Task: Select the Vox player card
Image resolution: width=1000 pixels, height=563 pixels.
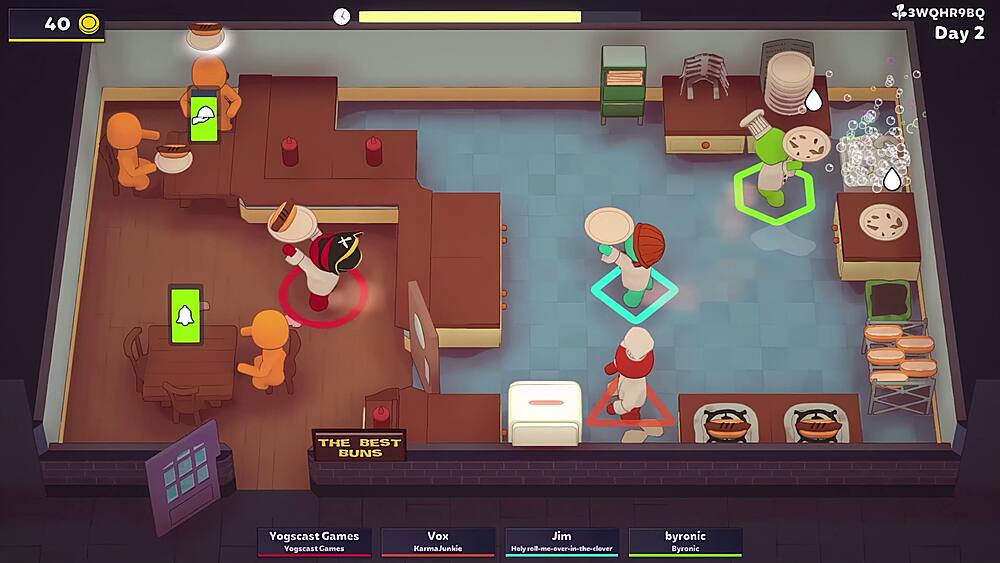Action: click(438, 541)
